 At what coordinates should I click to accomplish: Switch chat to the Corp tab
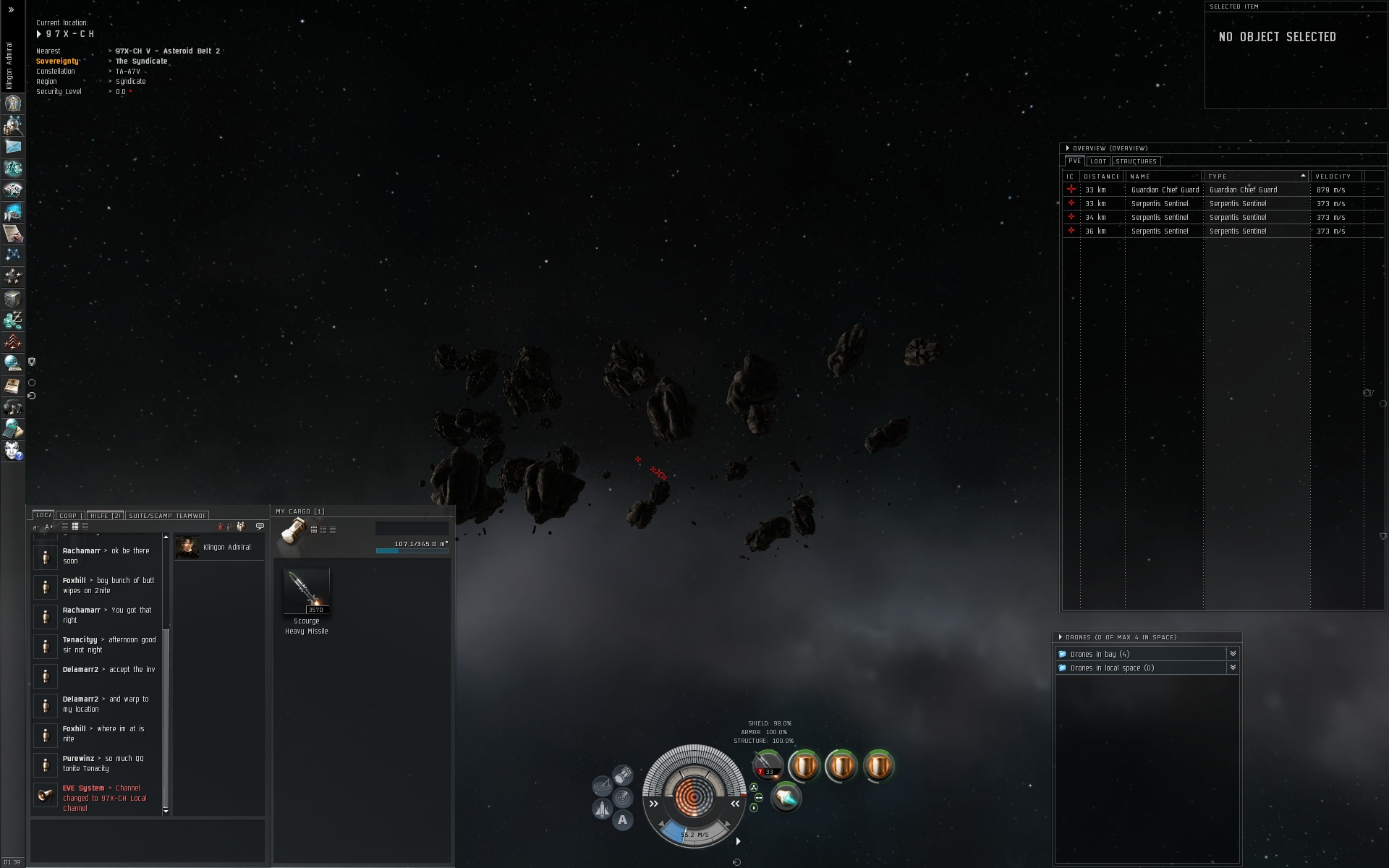68,516
